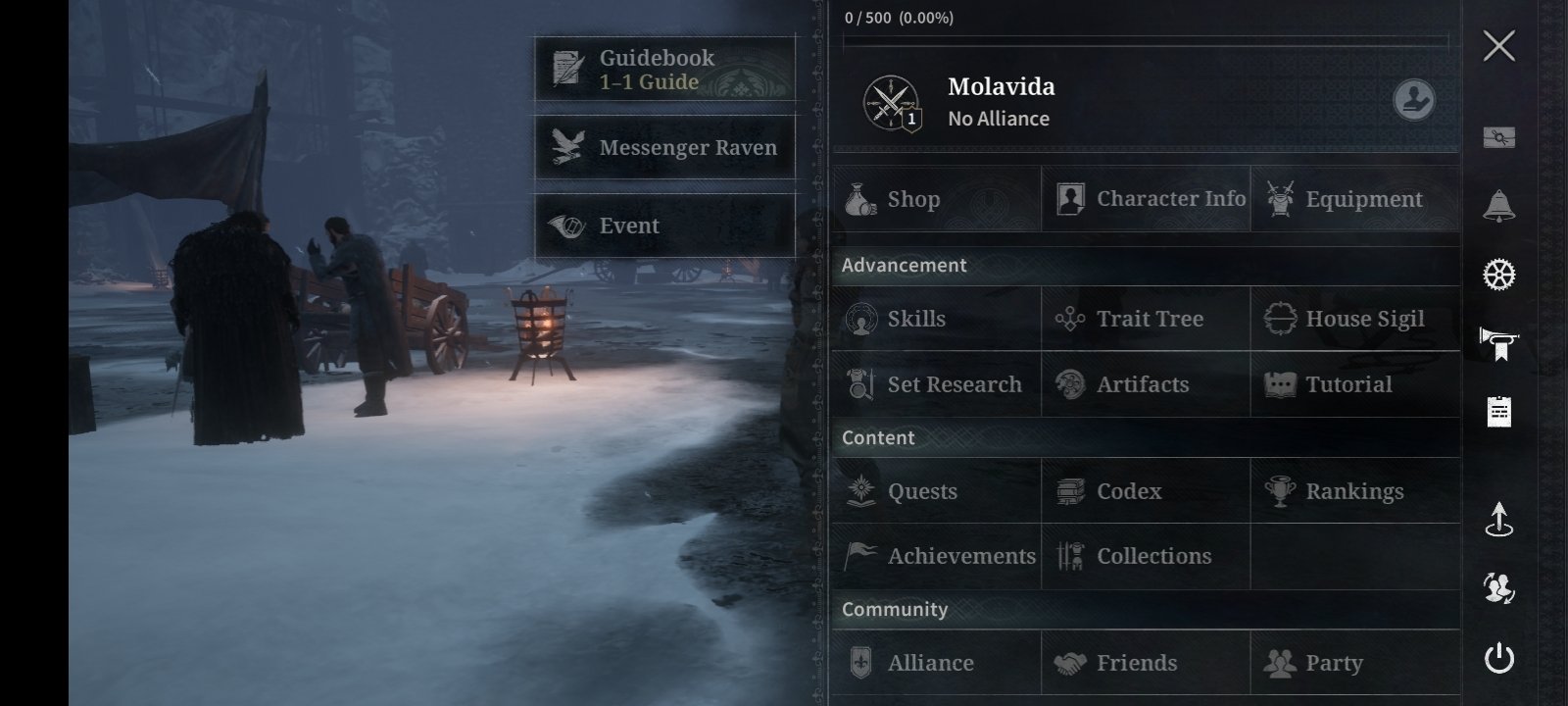Open the Shop

(936, 199)
